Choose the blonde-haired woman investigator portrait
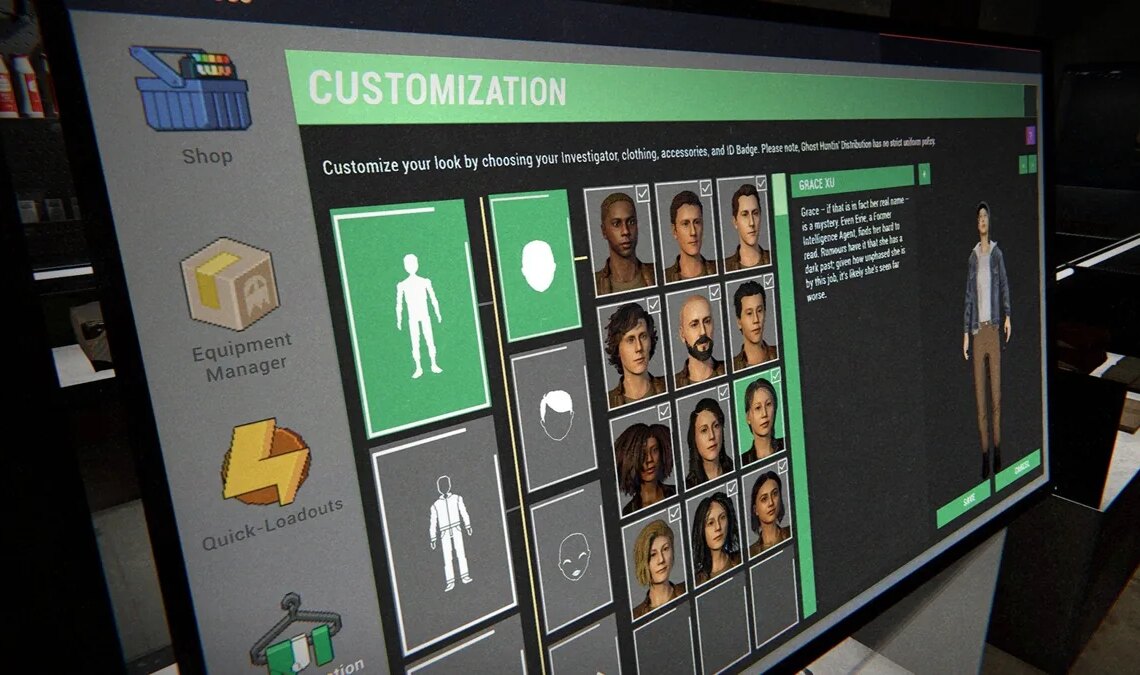The width and height of the screenshot is (1140, 675). (656, 562)
